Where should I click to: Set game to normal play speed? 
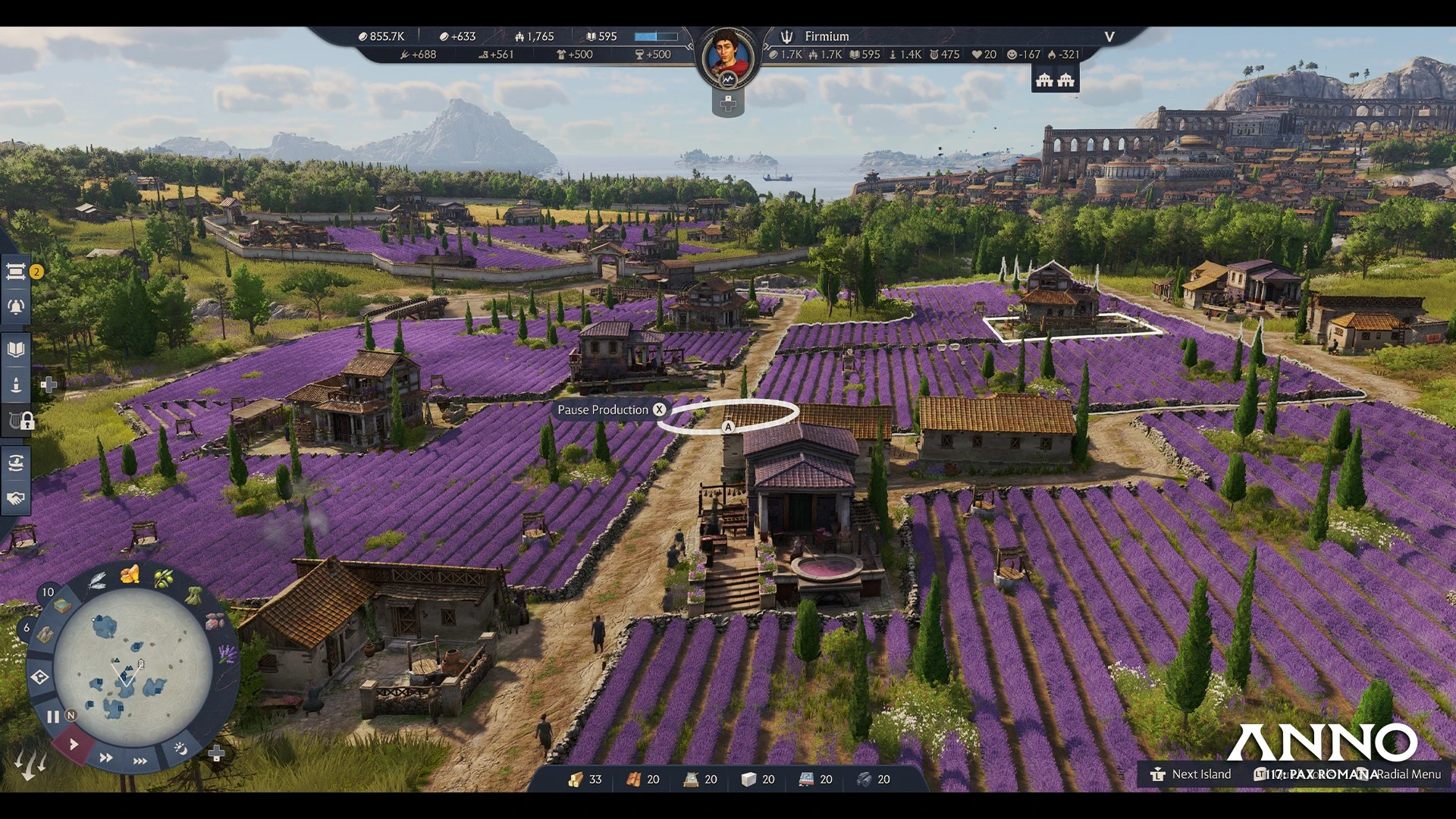tap(74, 744)
